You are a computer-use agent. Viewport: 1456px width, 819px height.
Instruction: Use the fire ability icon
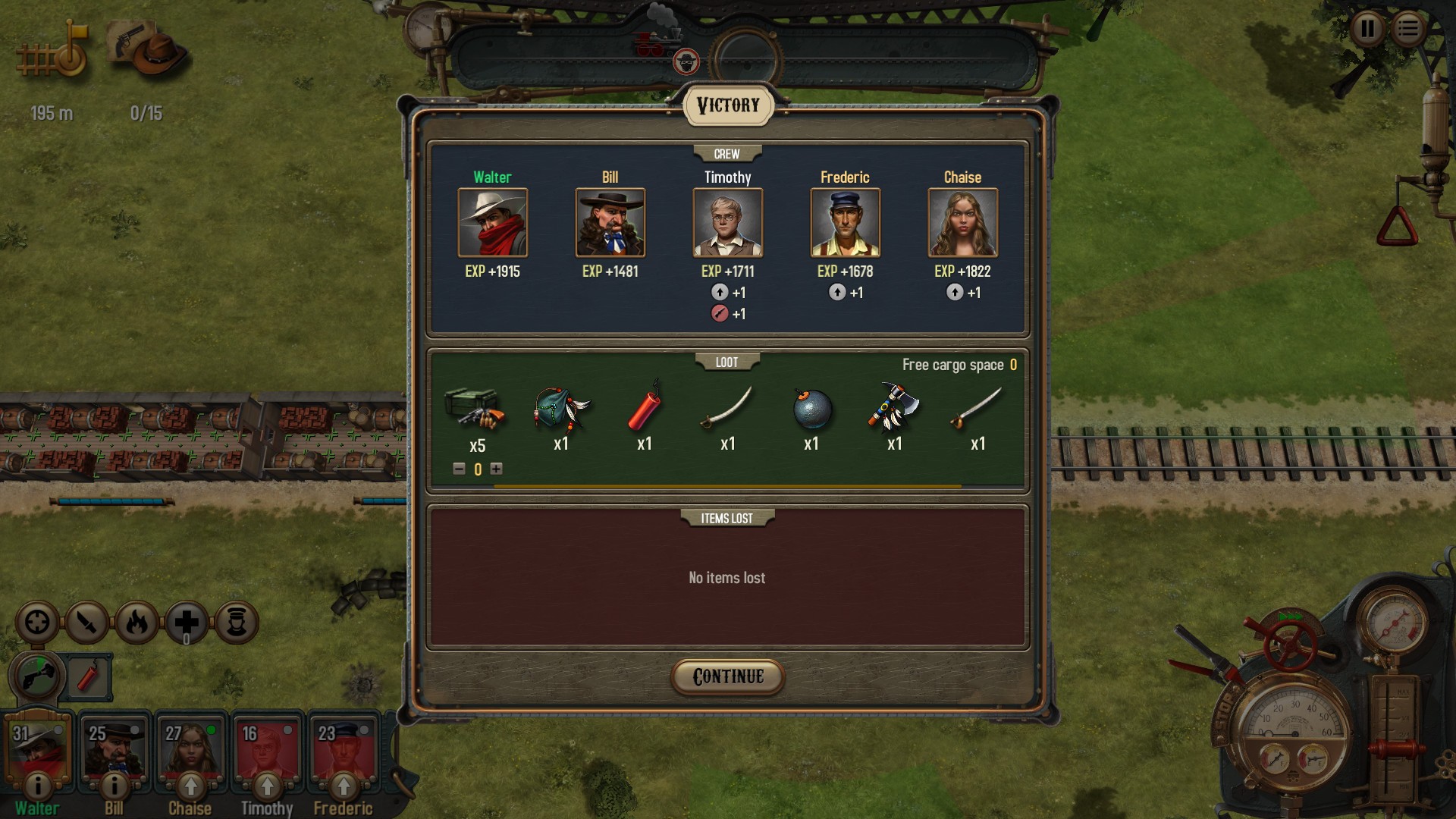click(x=137, y=623)
